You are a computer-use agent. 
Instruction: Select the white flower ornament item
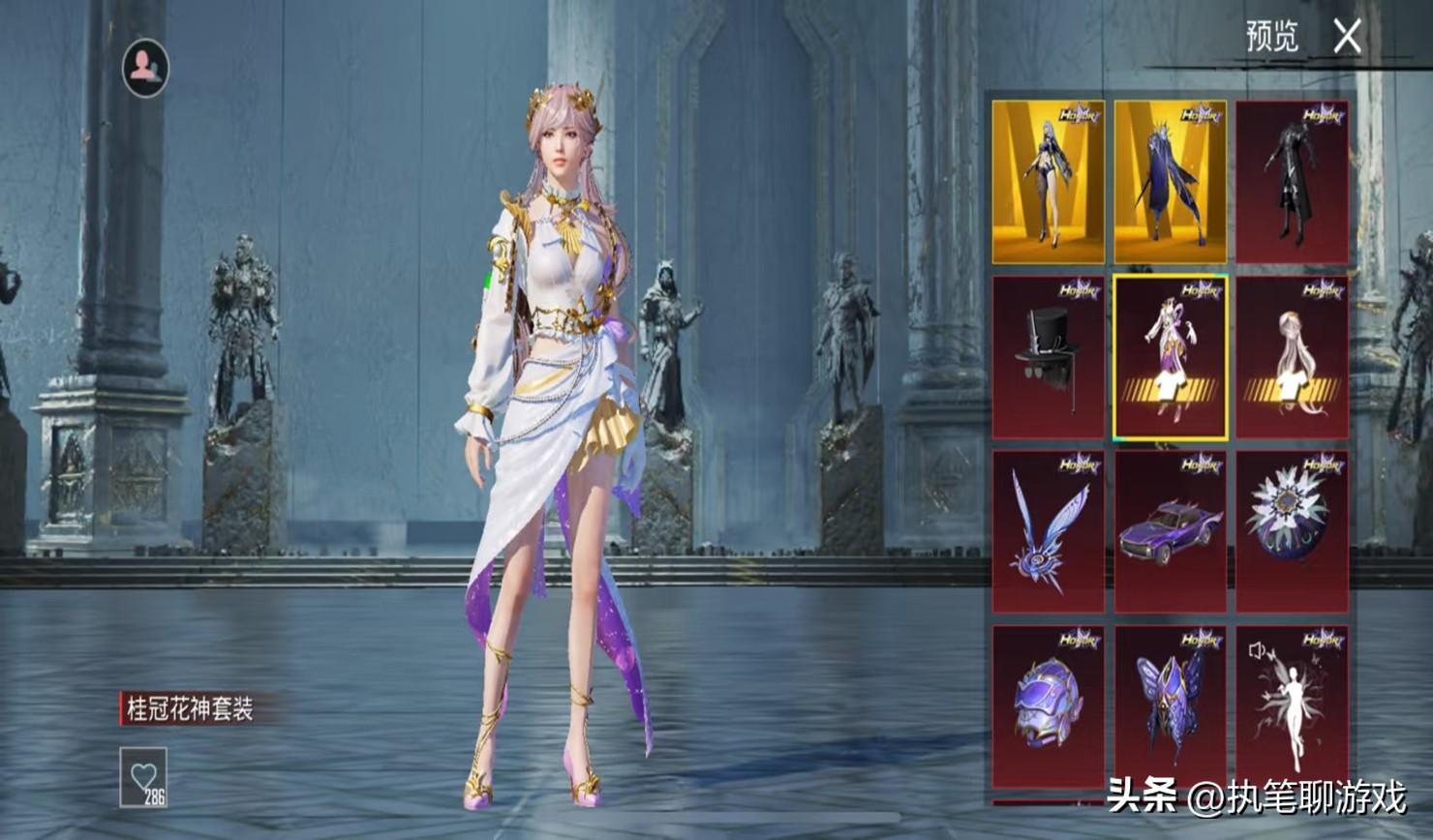pos(1292,531)
